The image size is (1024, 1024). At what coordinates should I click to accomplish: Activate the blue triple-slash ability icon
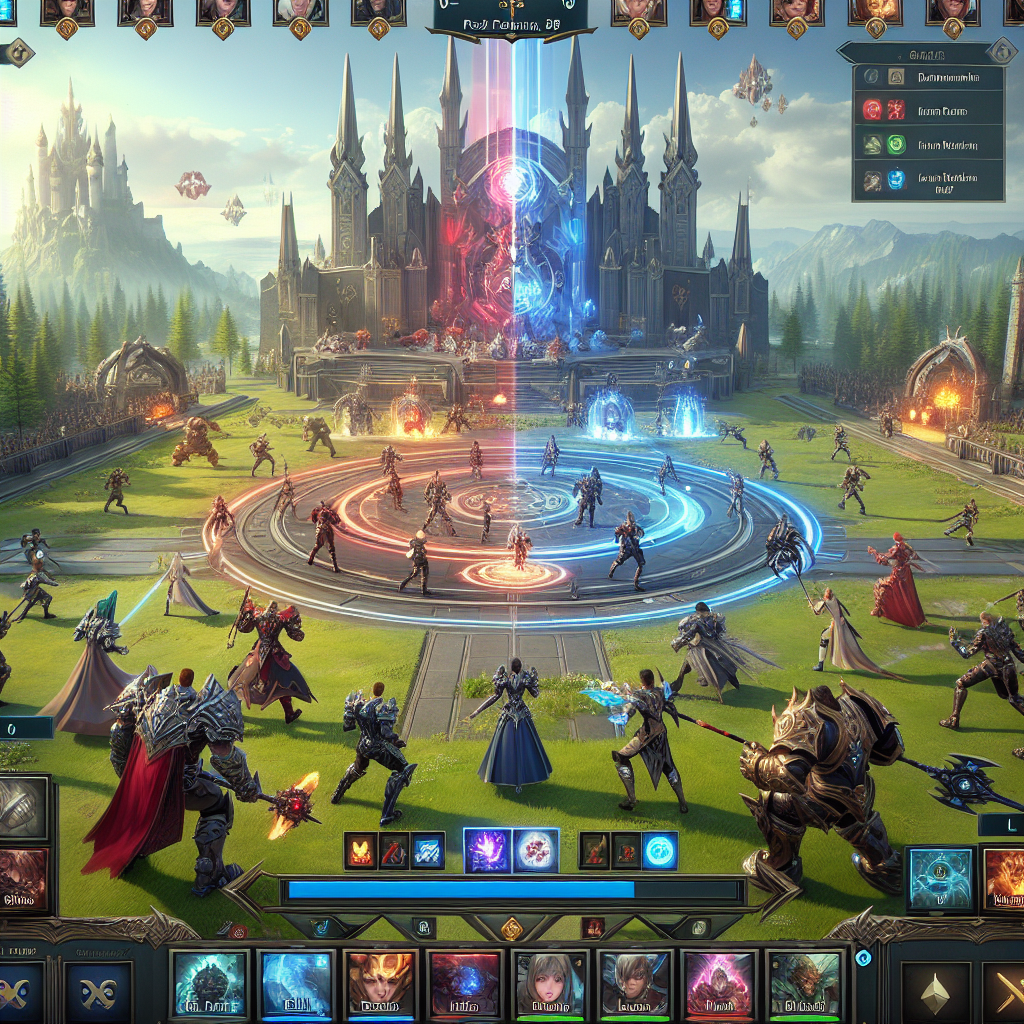[428, 850]
